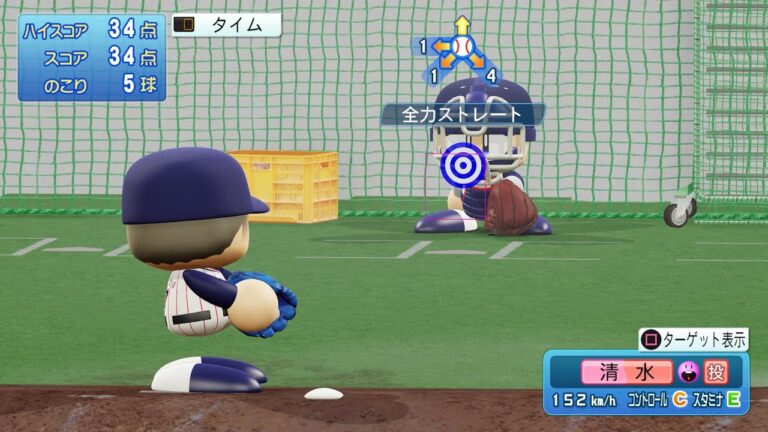Click the purple mood face icon
Viewport: 768px width, 432px height.
tap(687, 372)
